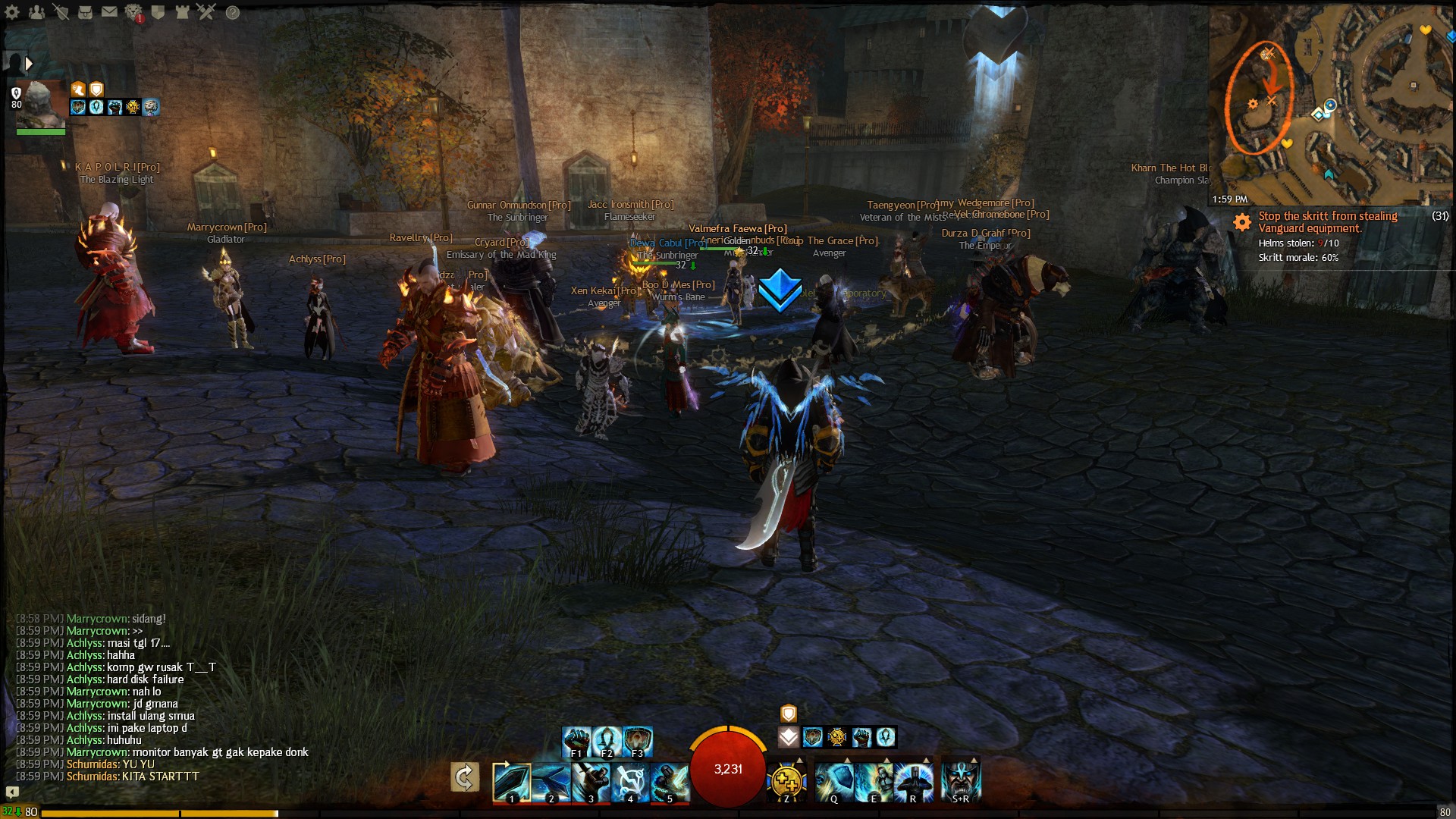
Task: Click the skritt event objective gear marker
Action: coord(1242,222)
